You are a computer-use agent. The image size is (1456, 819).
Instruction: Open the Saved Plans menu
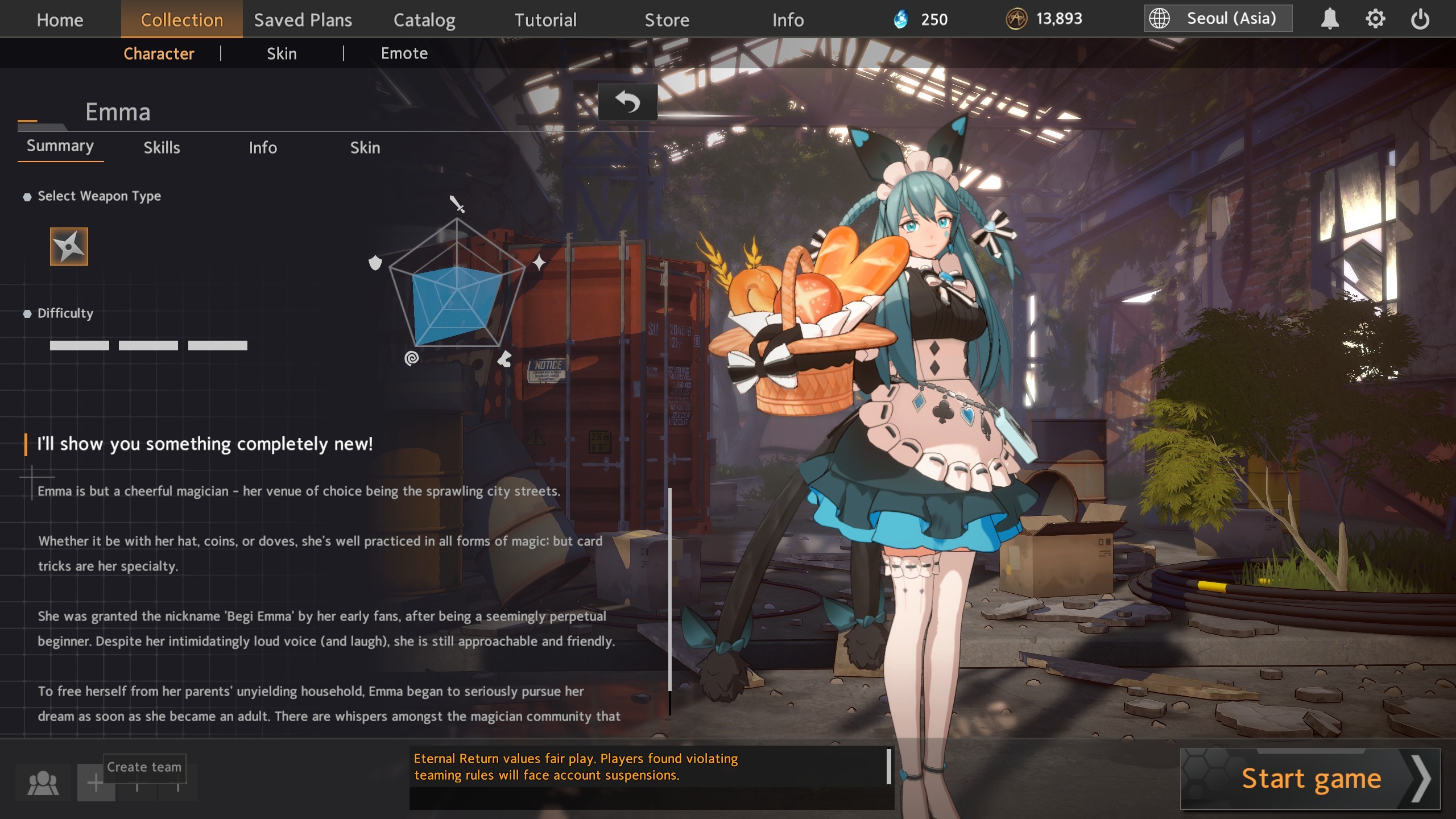(x=303, y=19)
